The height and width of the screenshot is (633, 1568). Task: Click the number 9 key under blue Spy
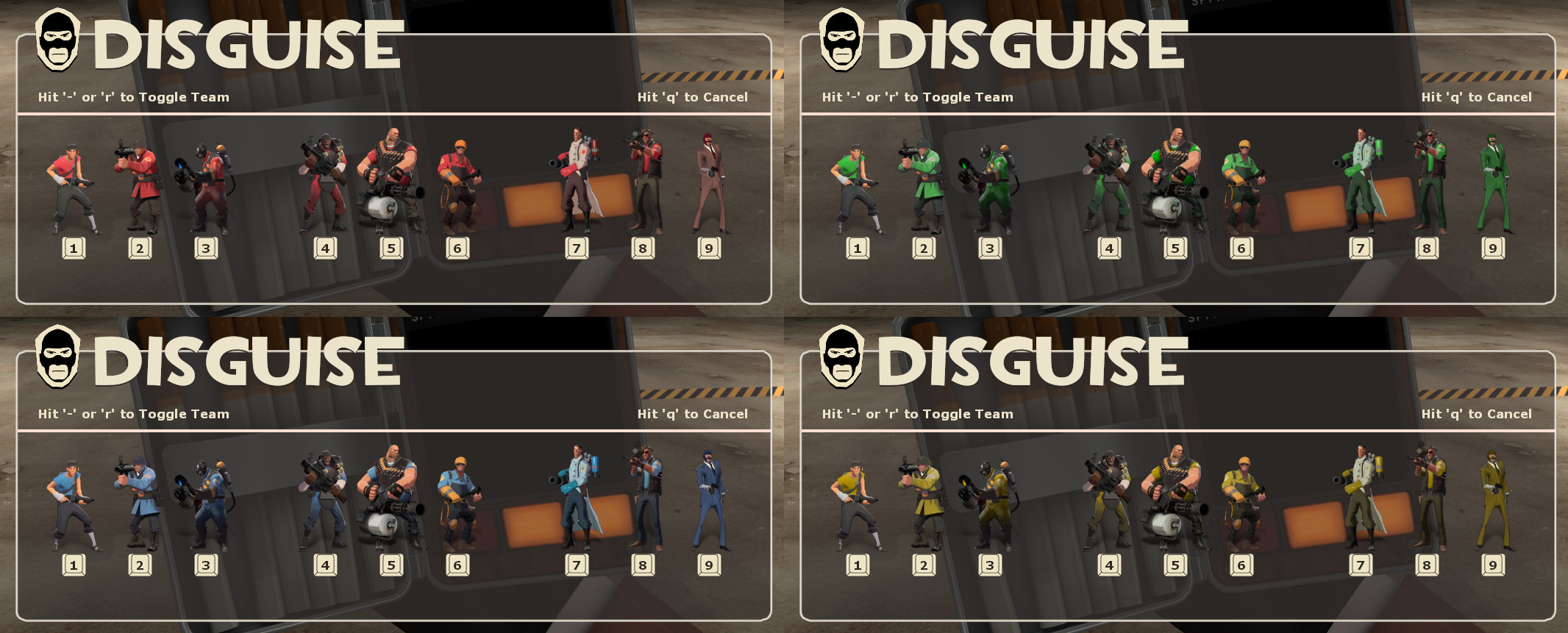[708, 565]
